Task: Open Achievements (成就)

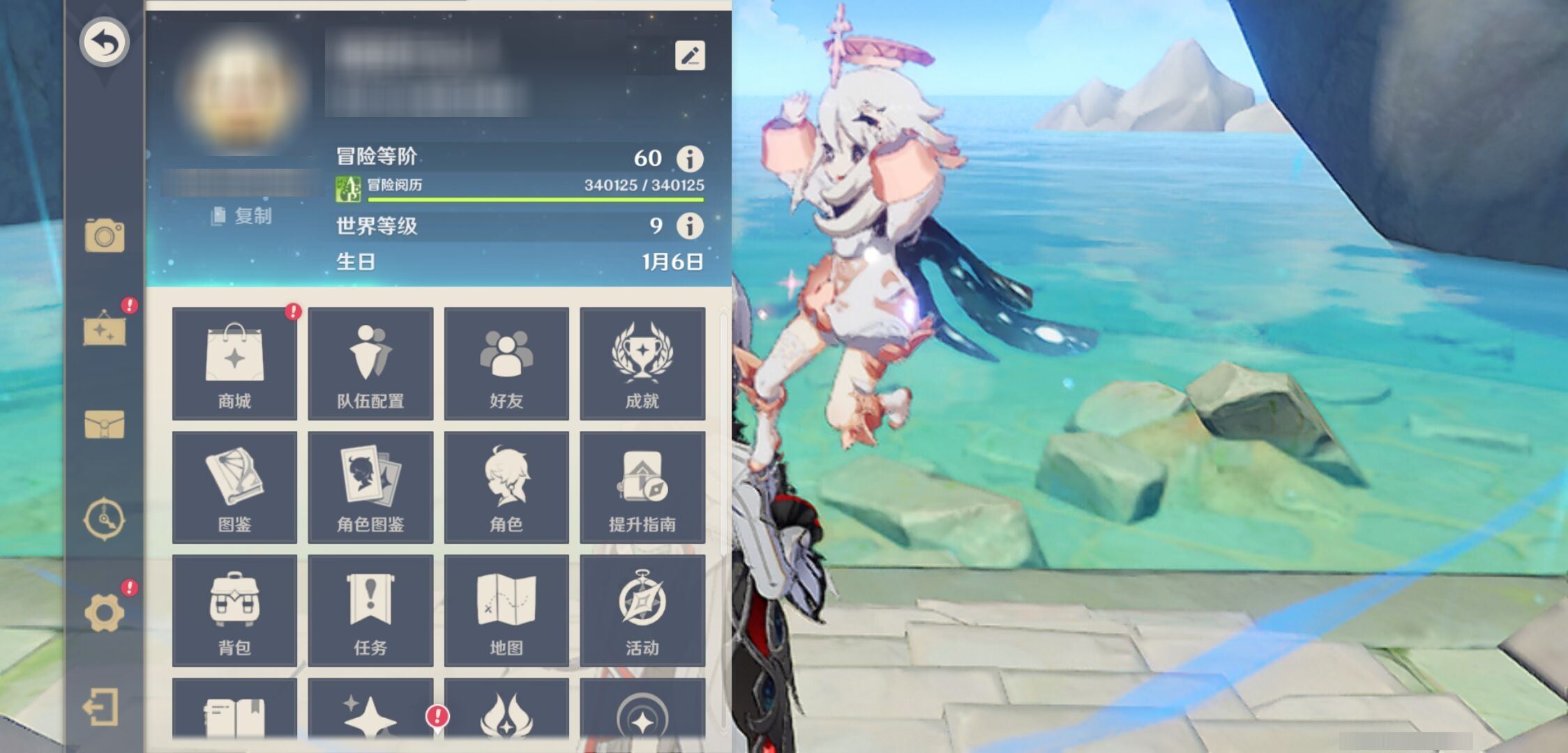Action: click(x=642, y=363)
